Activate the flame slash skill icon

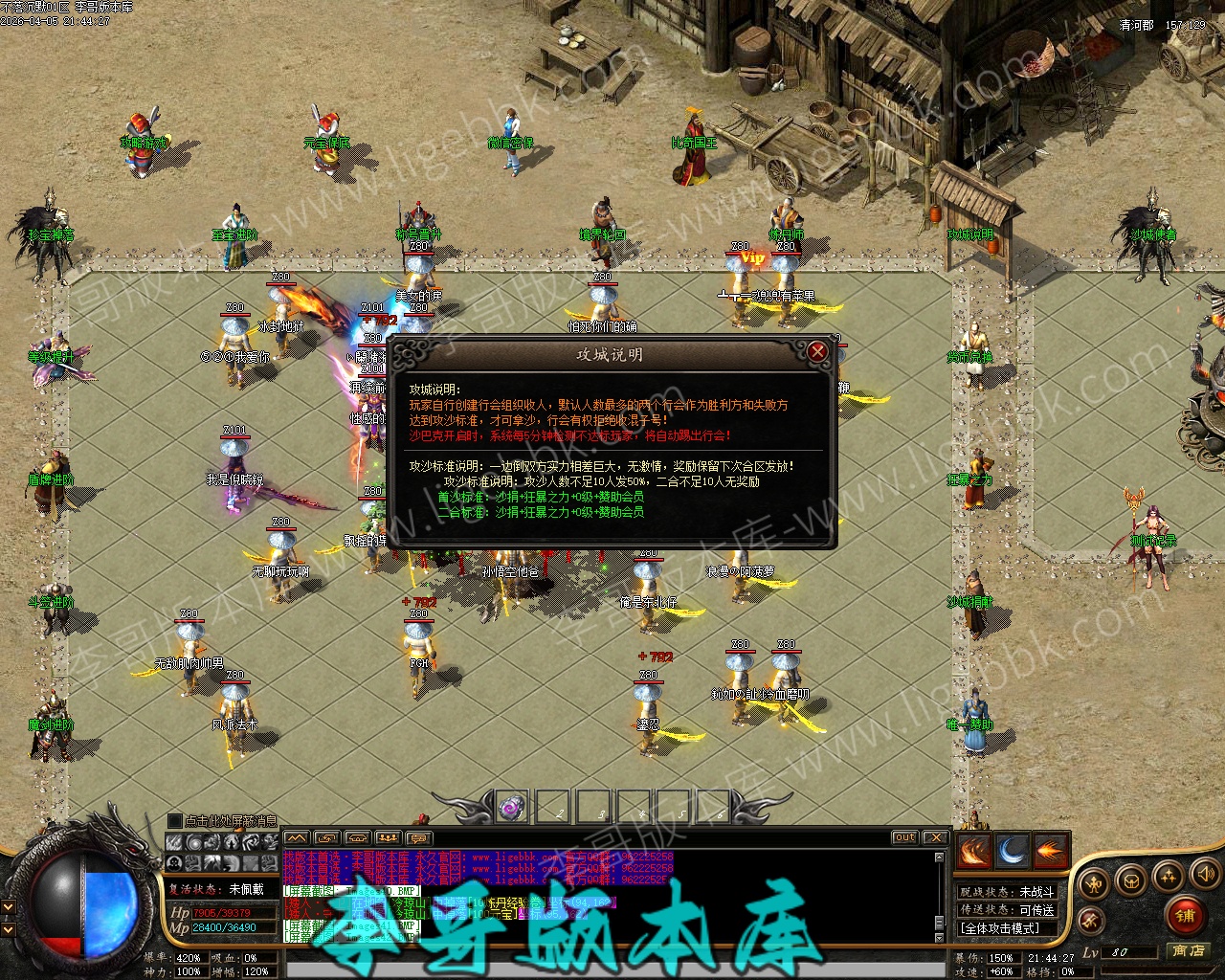point(973,851)
